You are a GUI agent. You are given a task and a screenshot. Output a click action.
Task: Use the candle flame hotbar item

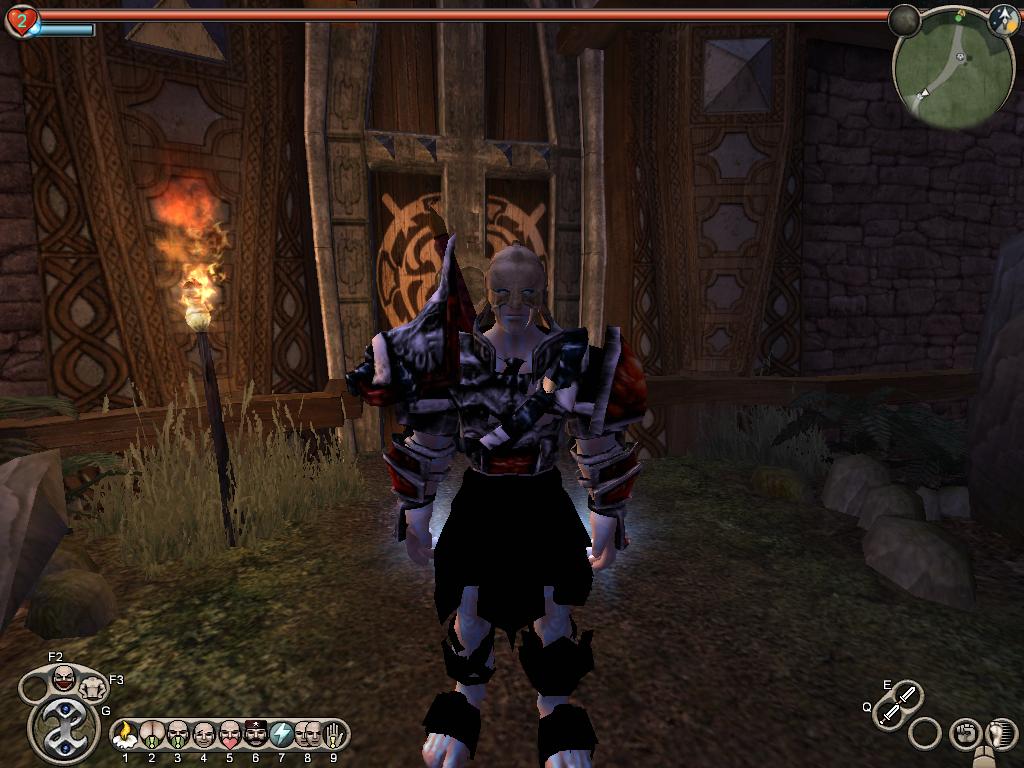pos(126,735)
